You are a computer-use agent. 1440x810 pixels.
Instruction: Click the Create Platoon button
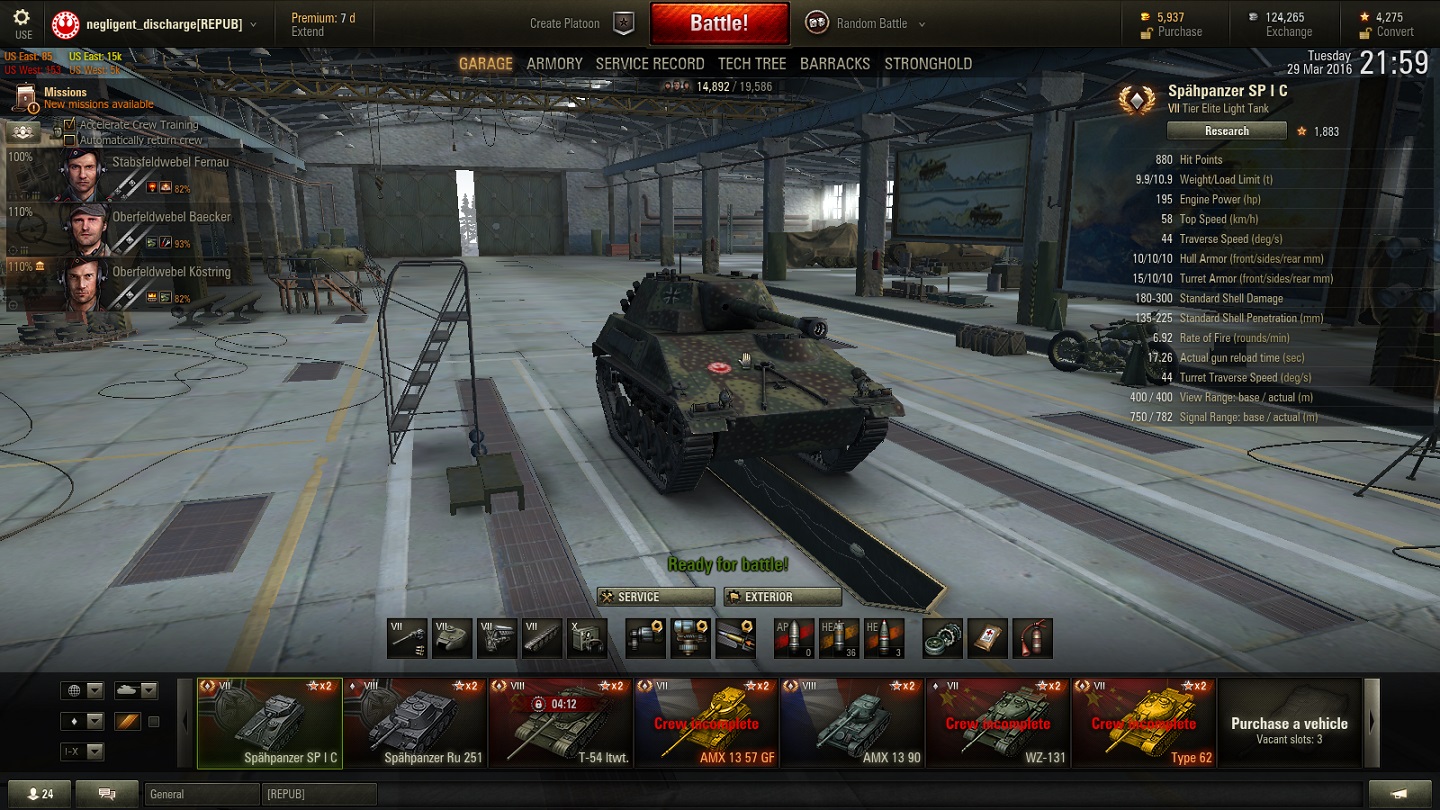click(582, 23)
